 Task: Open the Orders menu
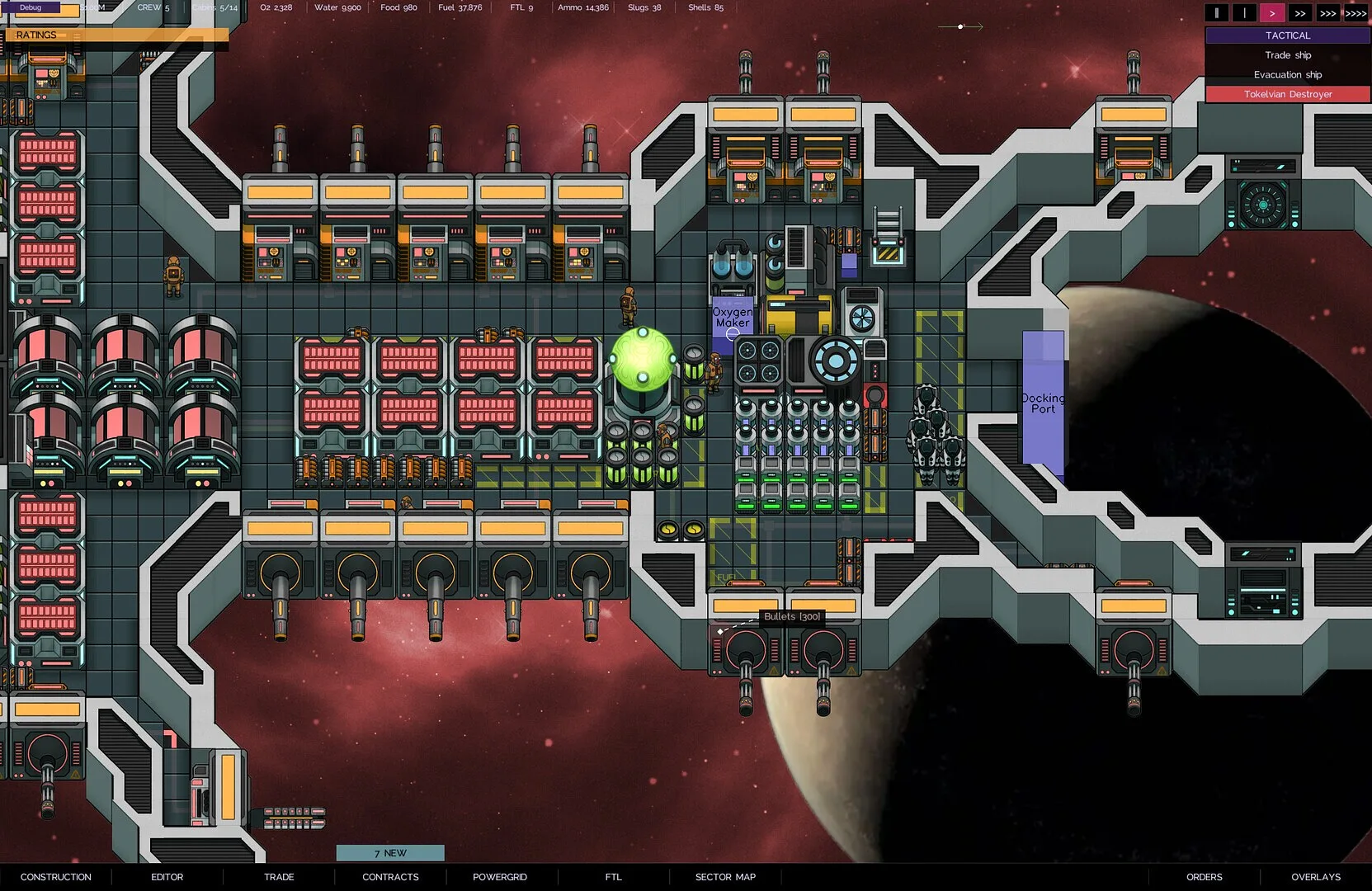click(1204, 877)
